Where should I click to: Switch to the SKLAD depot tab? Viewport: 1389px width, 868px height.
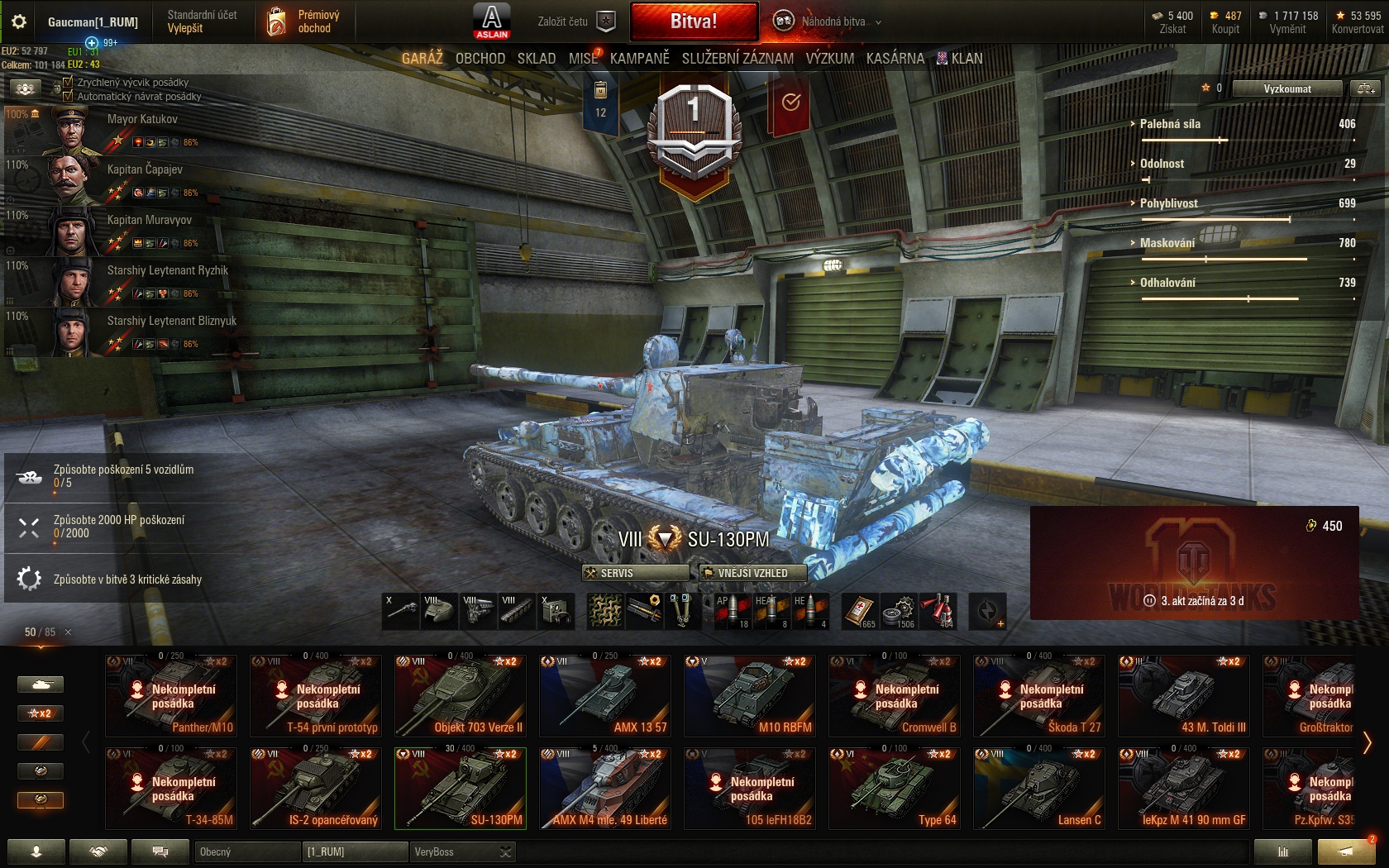[537, 59]
